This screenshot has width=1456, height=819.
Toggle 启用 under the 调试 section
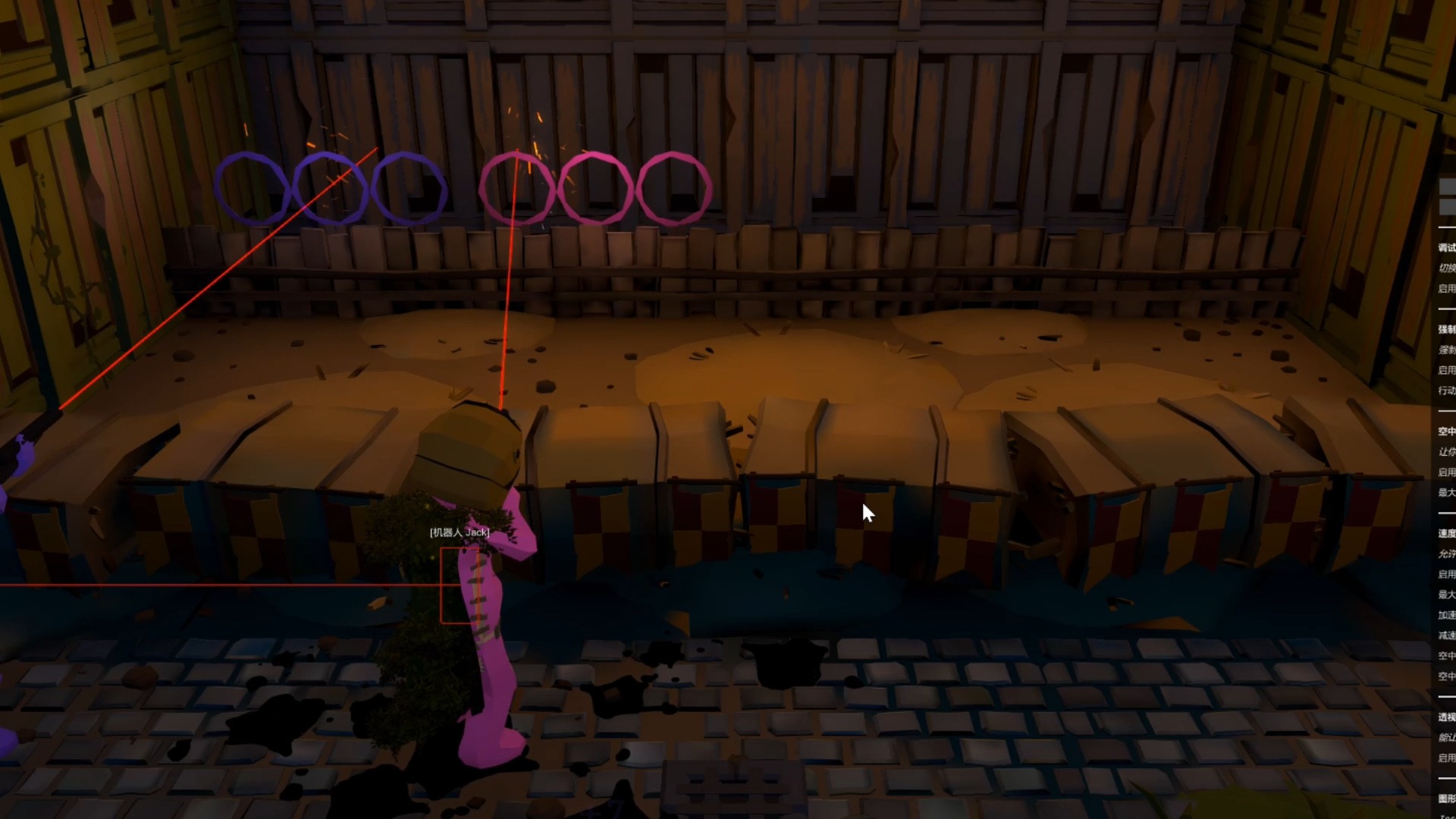pyautogui.click(x=1447, y=288)
